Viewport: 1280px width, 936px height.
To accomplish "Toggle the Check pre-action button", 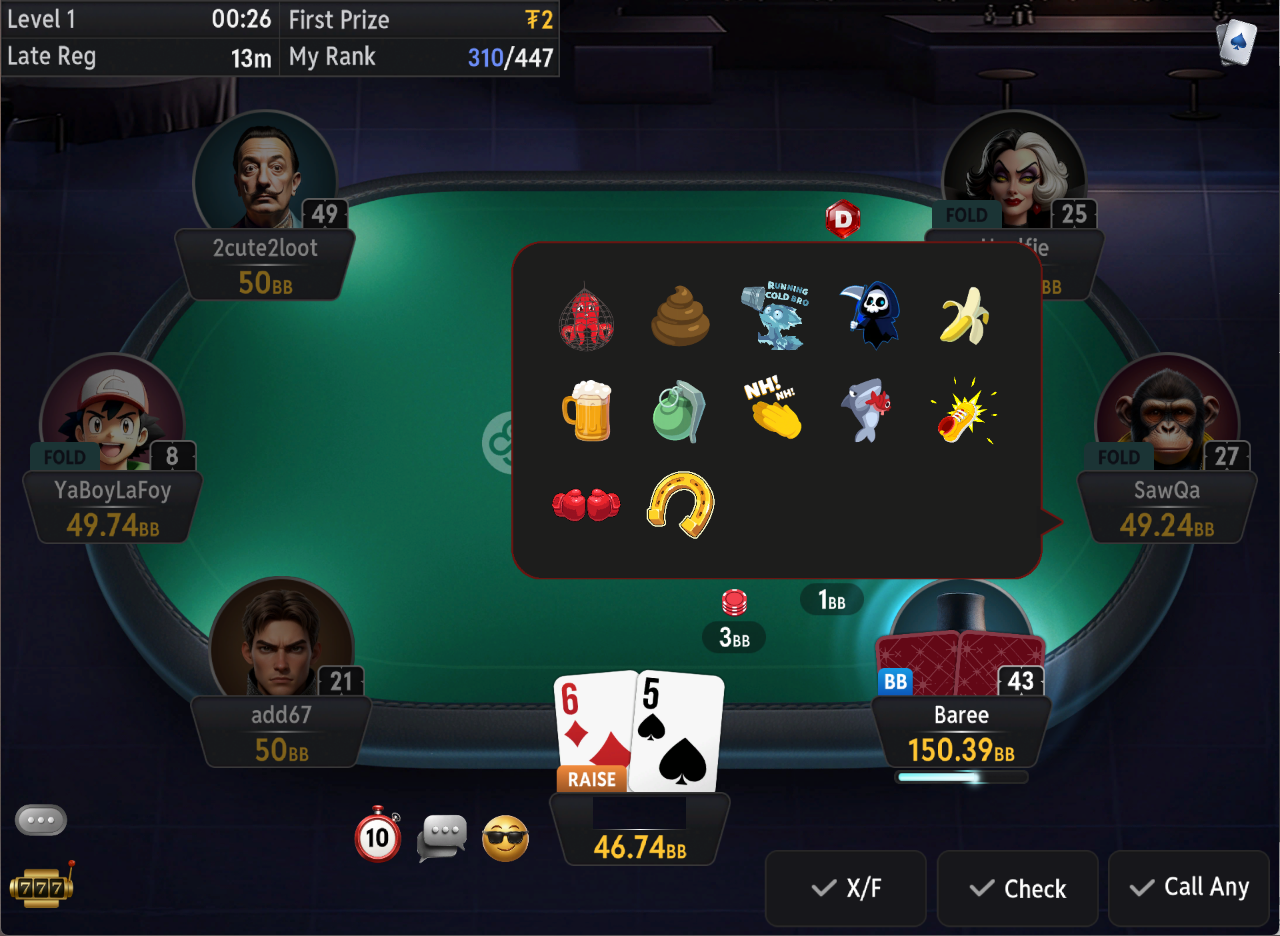I will 1018,888.
